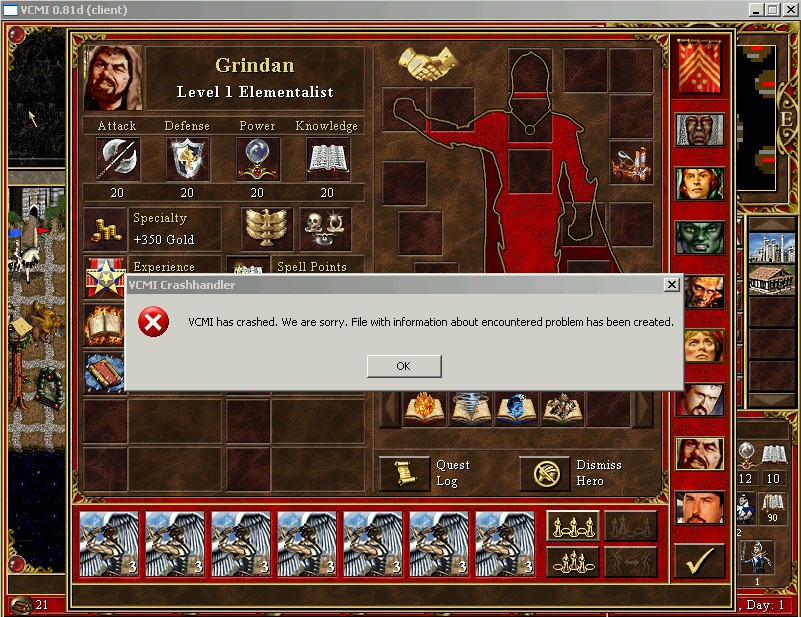
Task: Close the VCMI Crashhandler dialog
Action: 672,285
